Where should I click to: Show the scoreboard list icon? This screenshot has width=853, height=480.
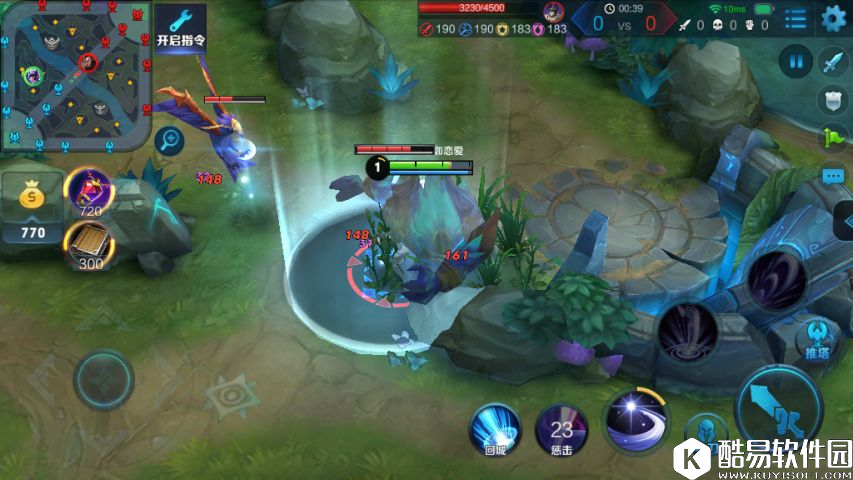(796, 18)
